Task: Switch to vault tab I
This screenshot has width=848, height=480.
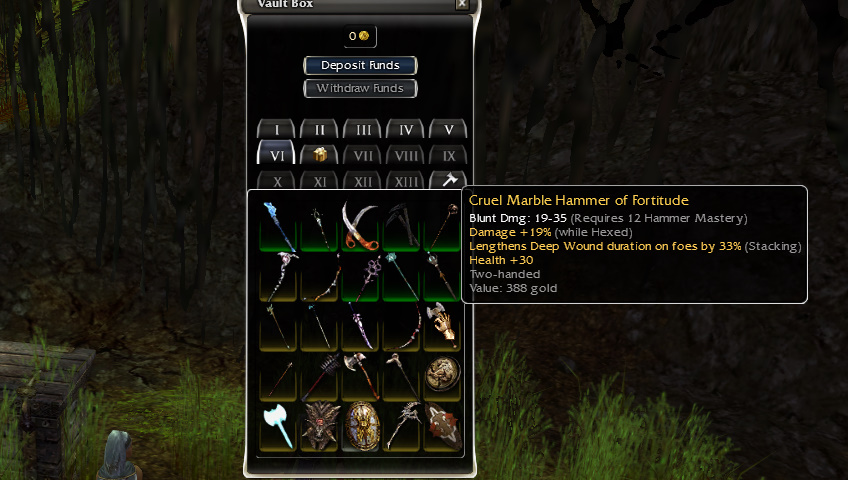Action: click(x=277, y=130)
